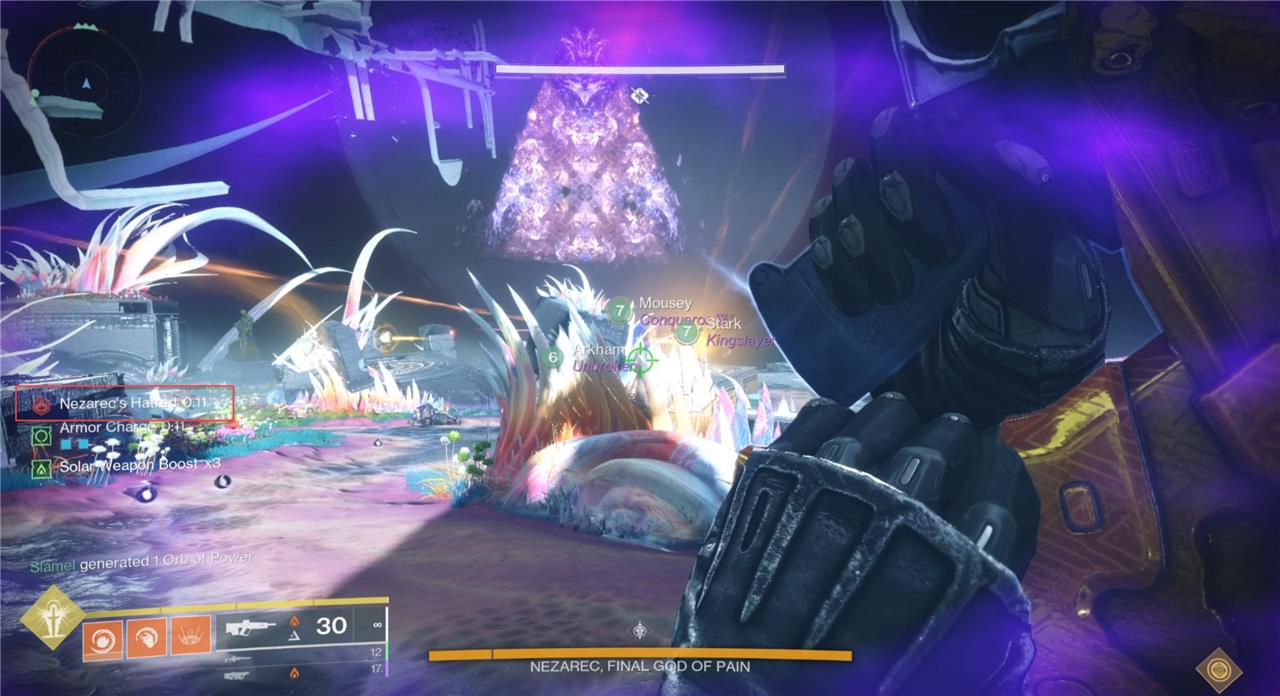Select fireteam member Mousey's nameplate

point(664,303)
